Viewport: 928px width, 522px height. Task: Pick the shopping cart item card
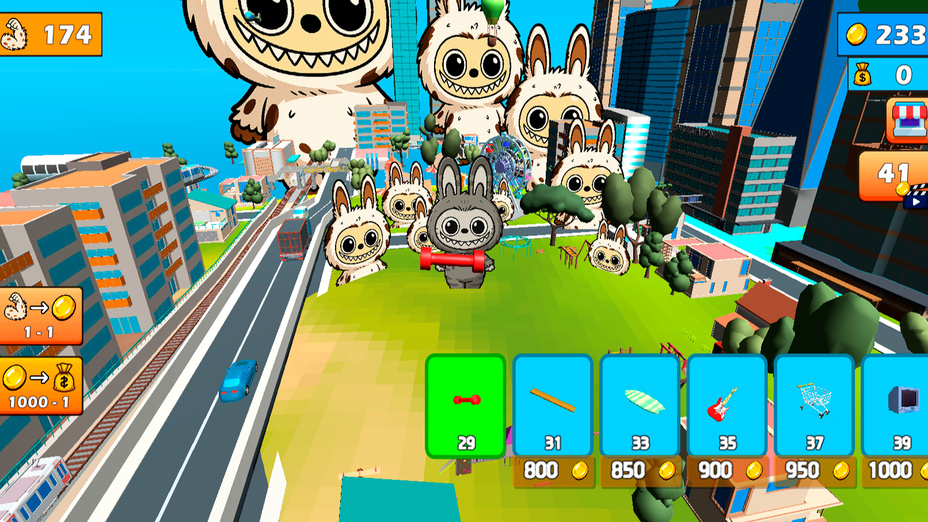[x=814, y=406]
